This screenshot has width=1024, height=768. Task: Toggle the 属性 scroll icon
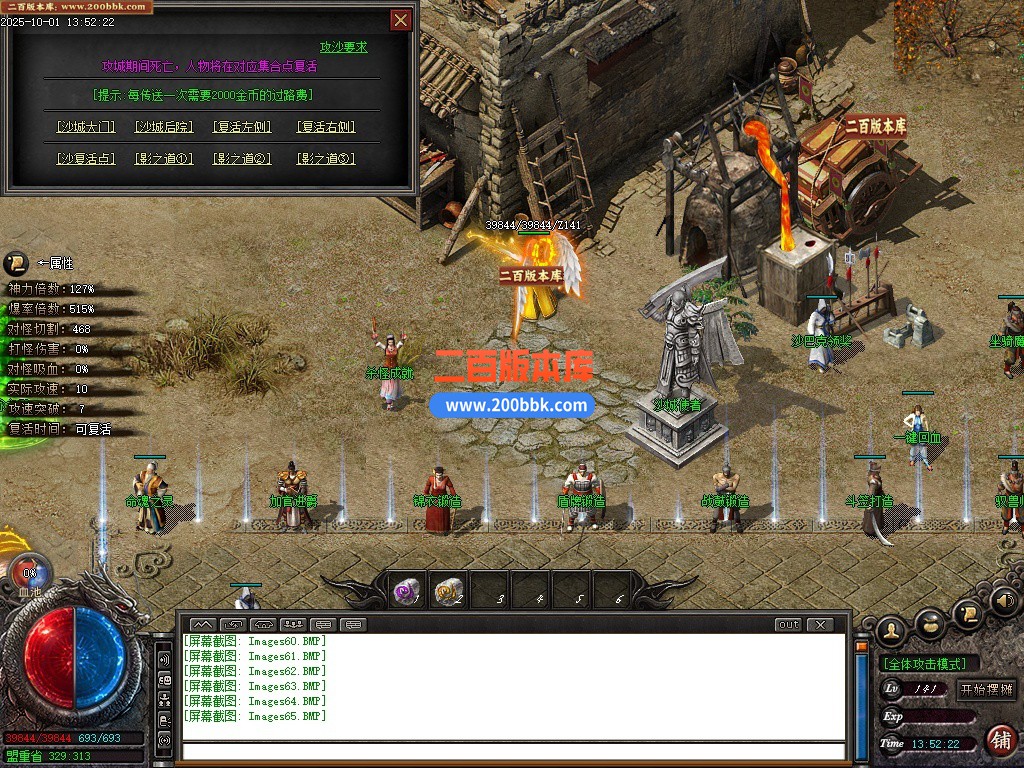(x=15, y=264)
